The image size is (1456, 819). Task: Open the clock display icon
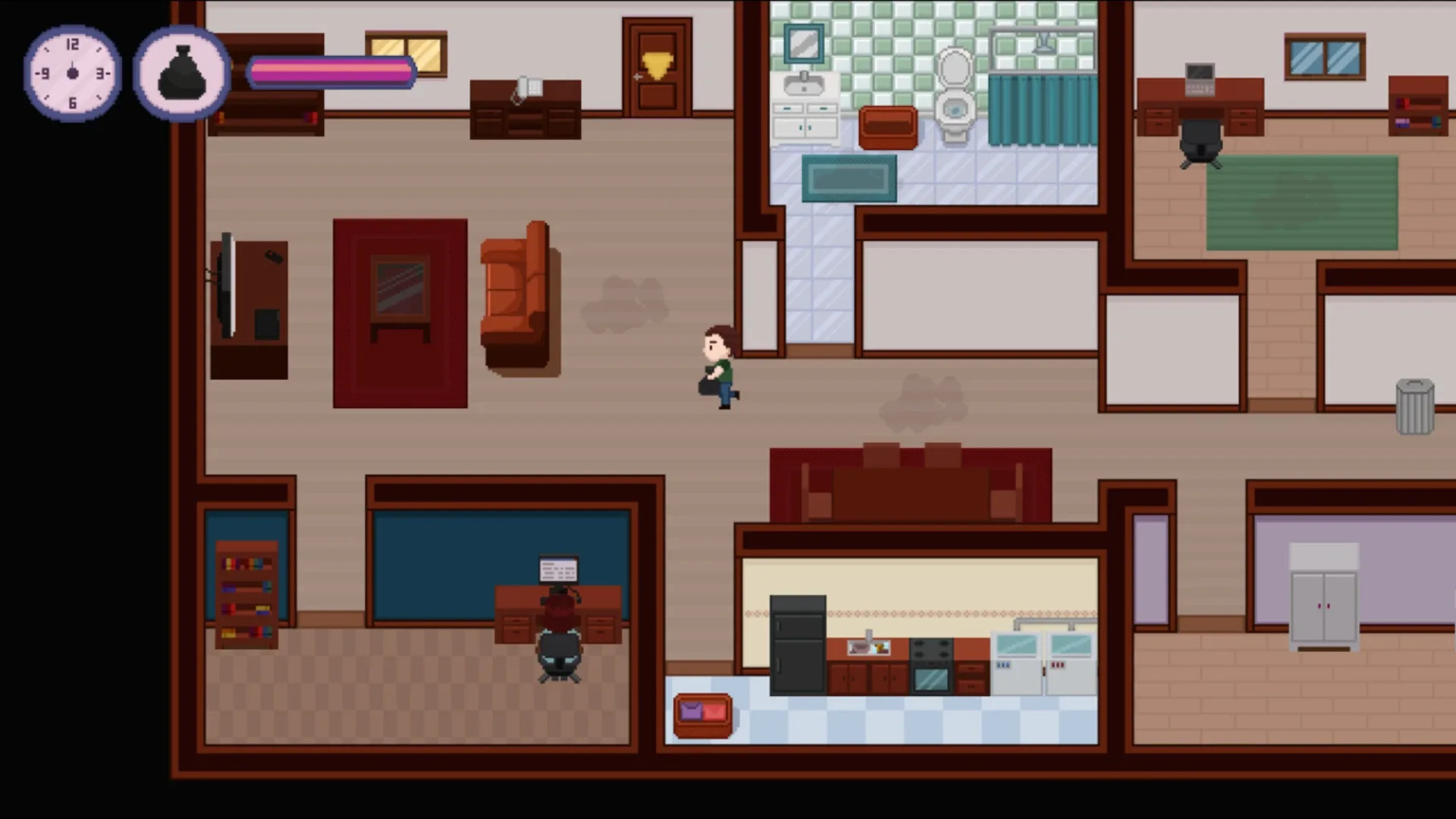[x=72, y=72]
